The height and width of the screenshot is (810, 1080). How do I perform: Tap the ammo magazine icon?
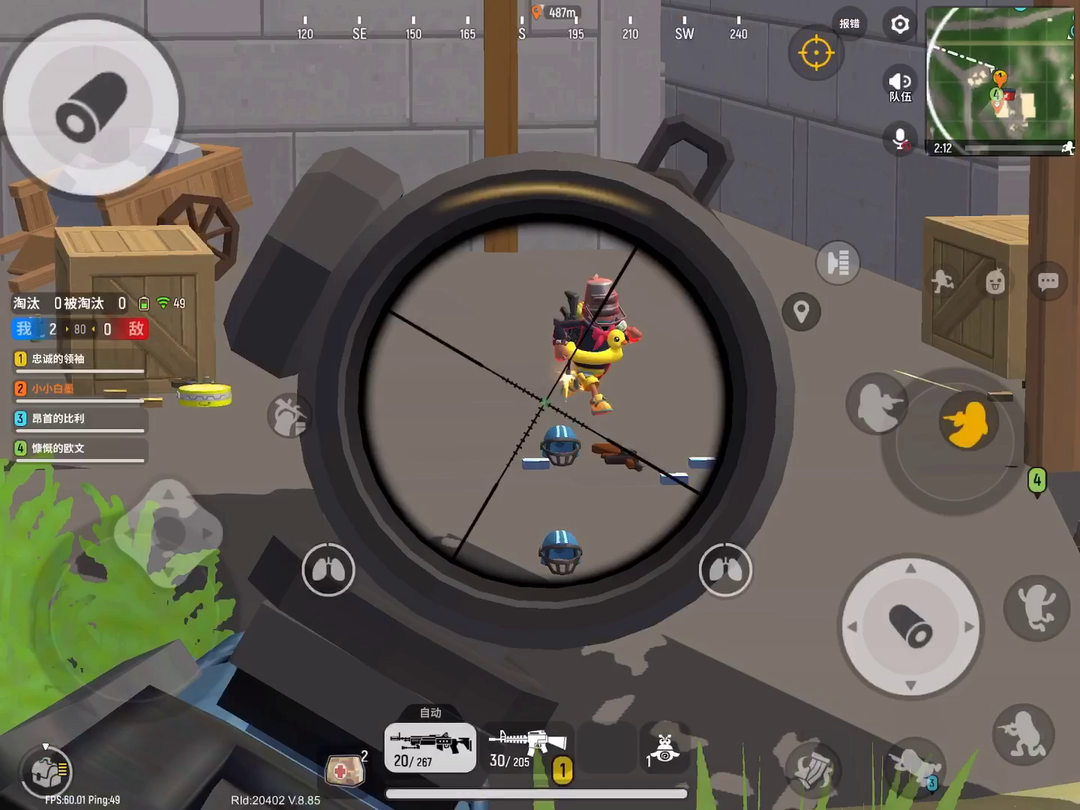838,263
